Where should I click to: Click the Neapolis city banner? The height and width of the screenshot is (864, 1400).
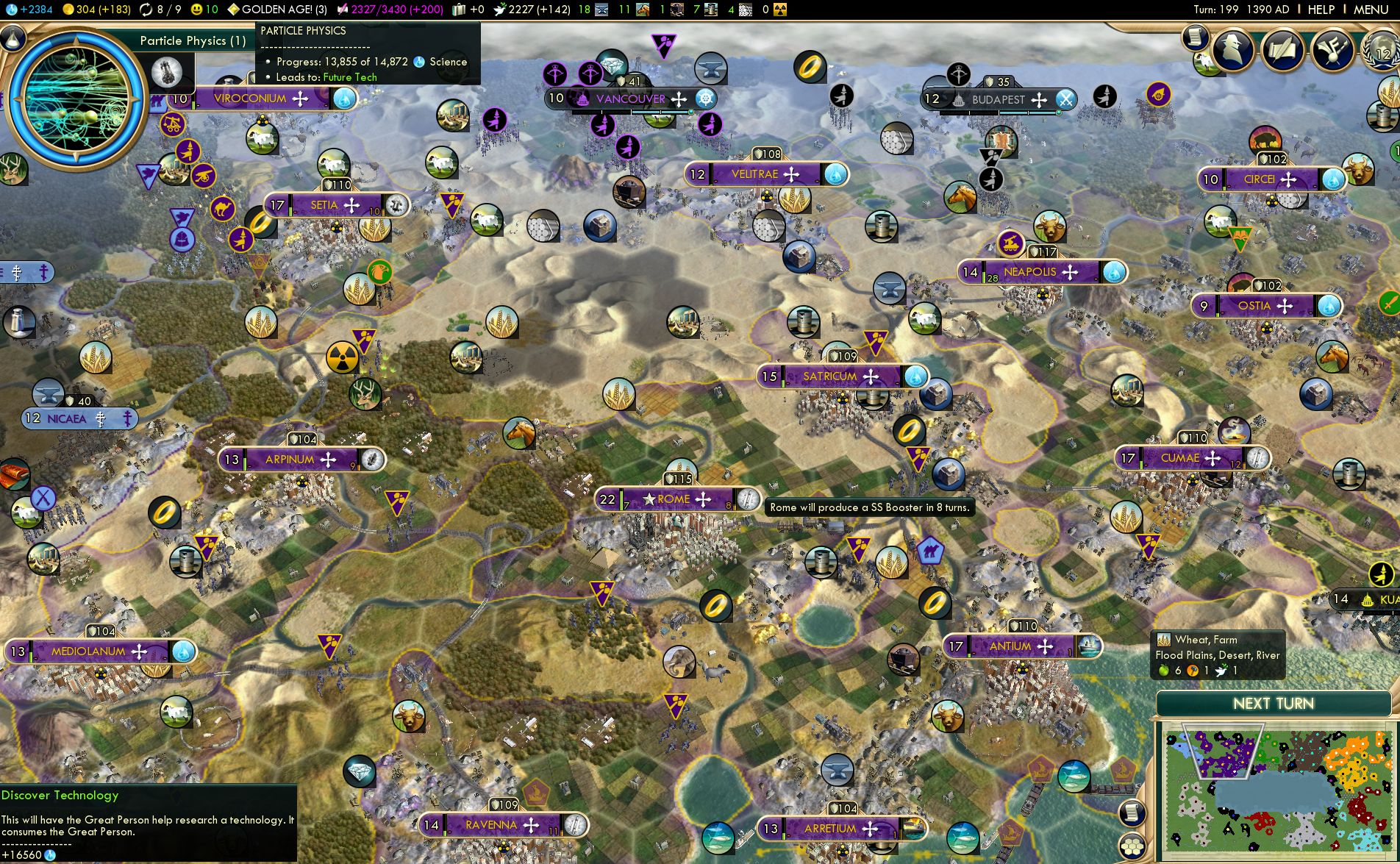[x=1029, y=272]
